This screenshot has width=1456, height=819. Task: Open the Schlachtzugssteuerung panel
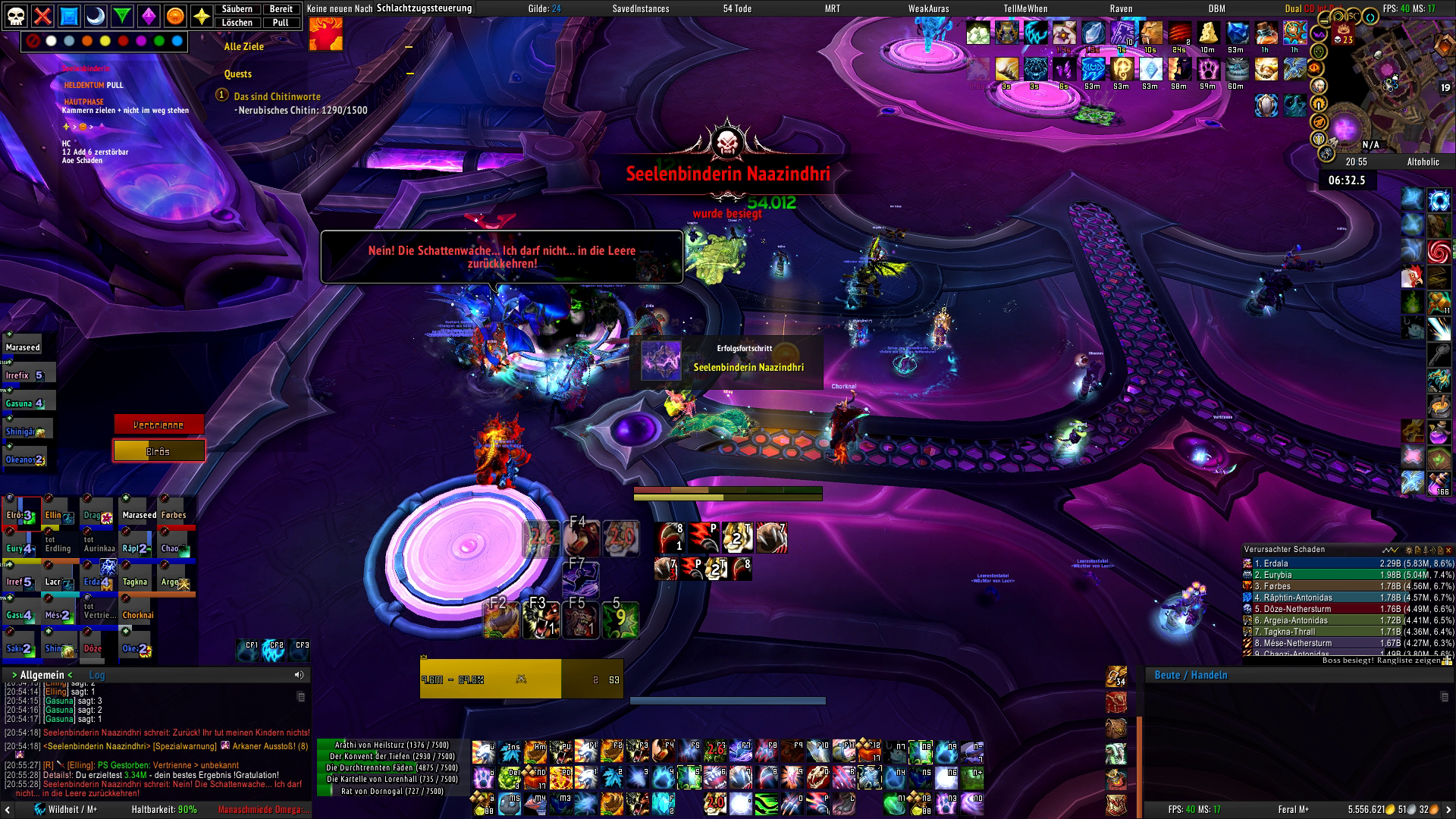click(424, 8)
